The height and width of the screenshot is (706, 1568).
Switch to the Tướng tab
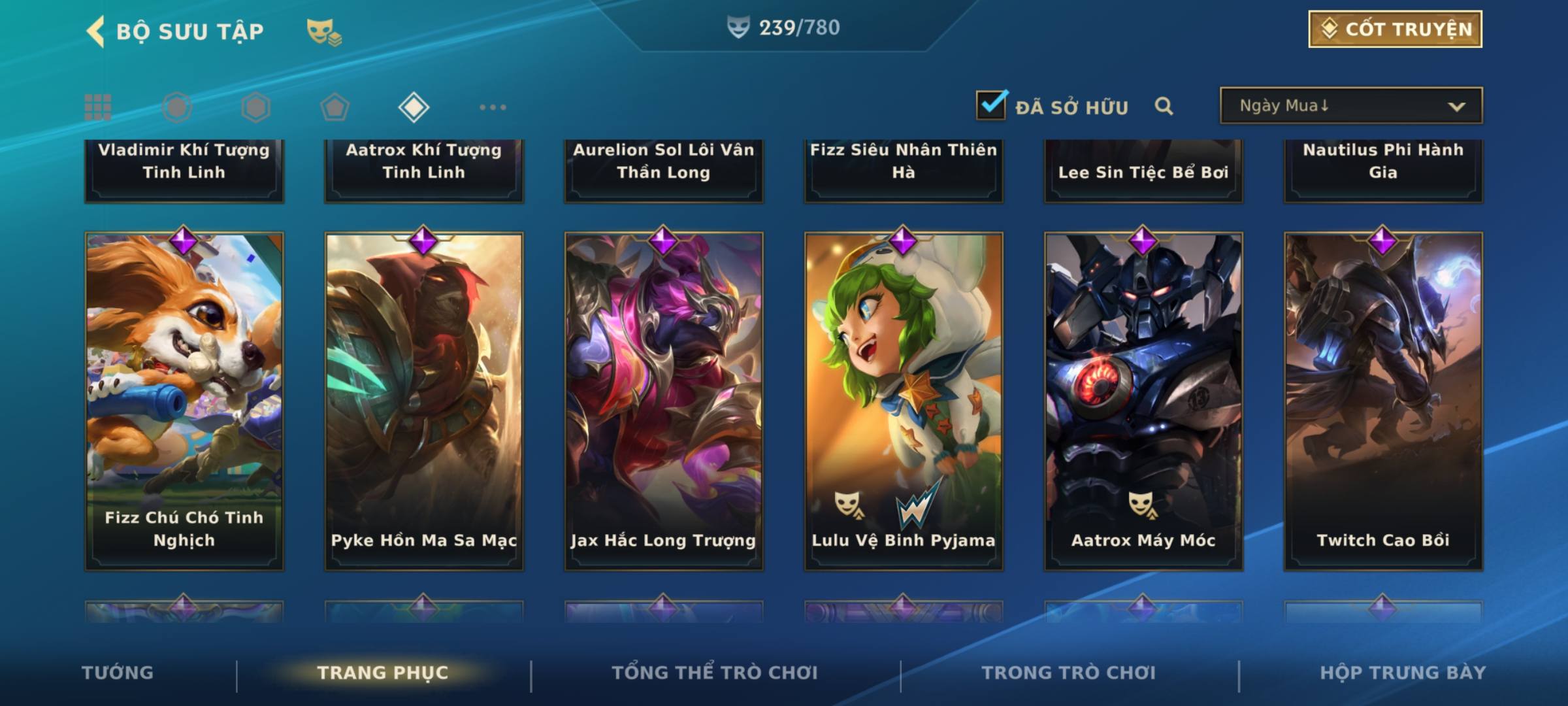[x=118, y=673]
